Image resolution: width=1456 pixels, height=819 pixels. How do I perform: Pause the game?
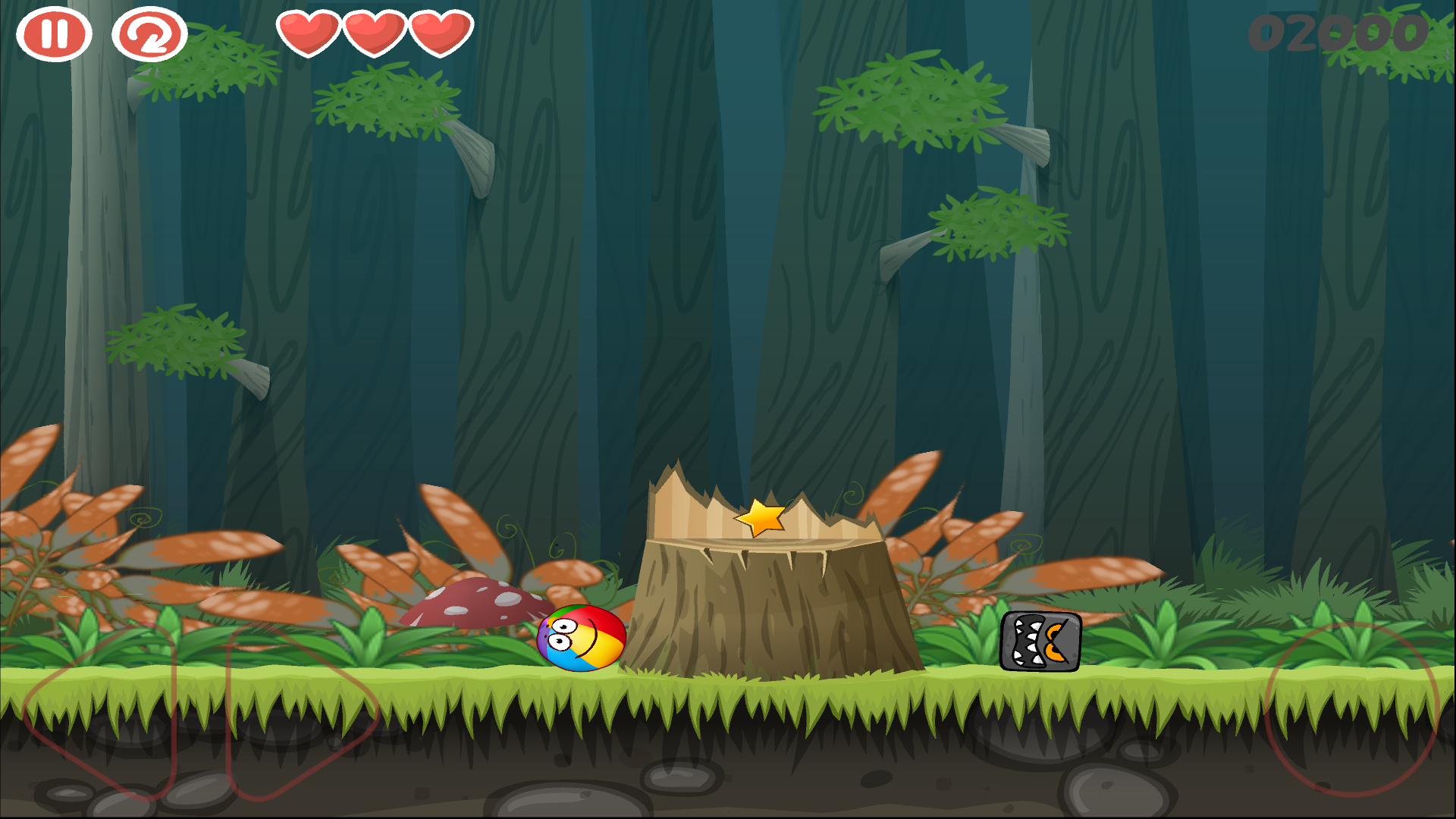55,34
